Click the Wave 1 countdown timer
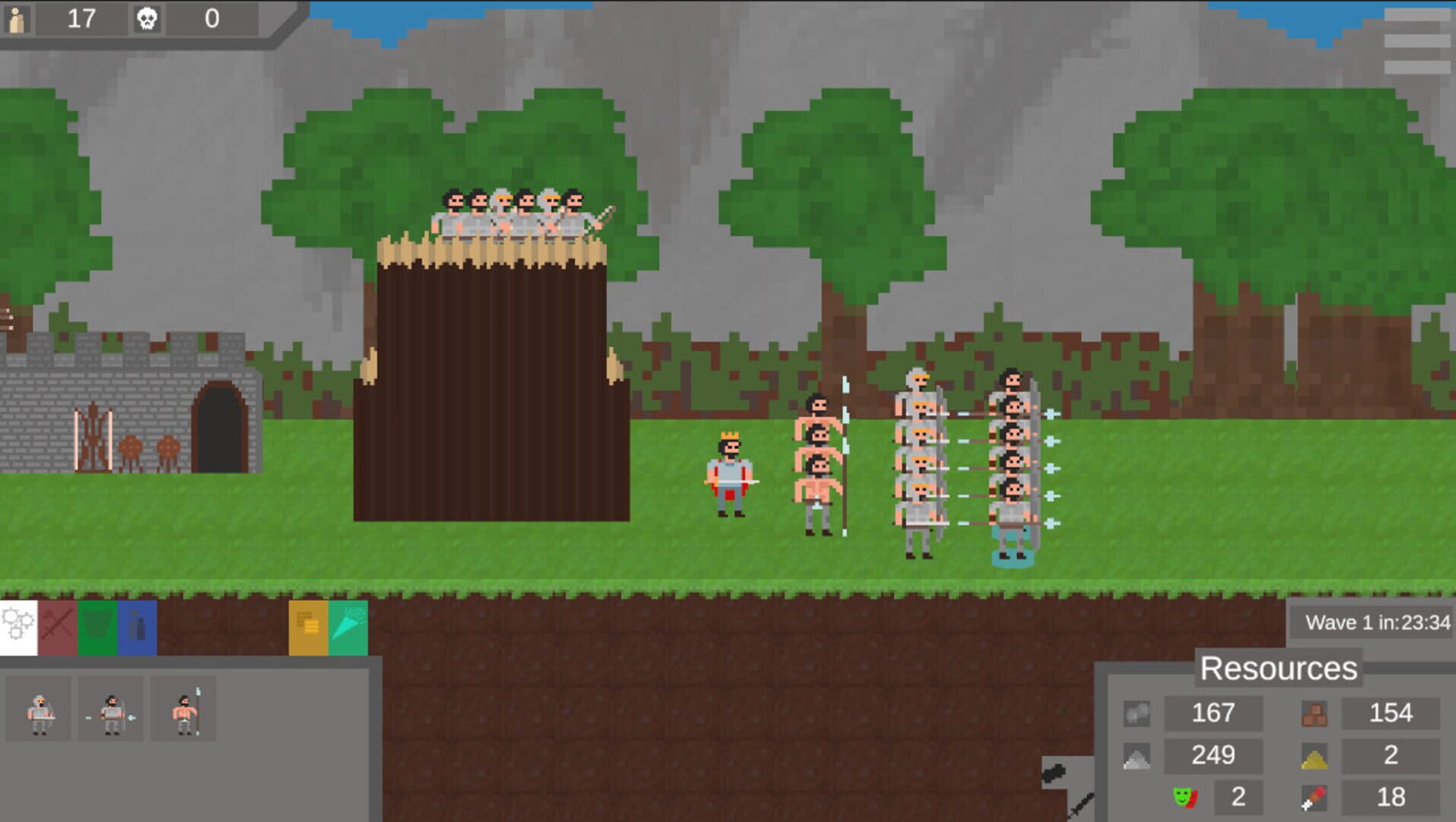The width and height of the screenshot is (1456, 822). click(1375, 623)
